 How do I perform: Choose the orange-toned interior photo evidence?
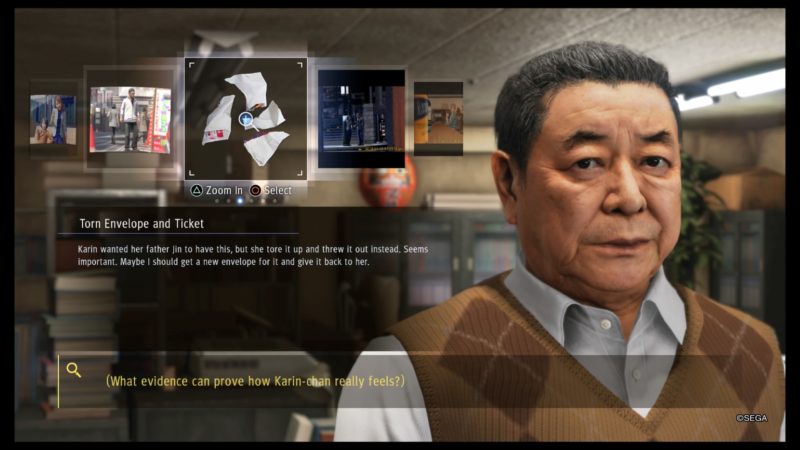[x=438, y=118]
